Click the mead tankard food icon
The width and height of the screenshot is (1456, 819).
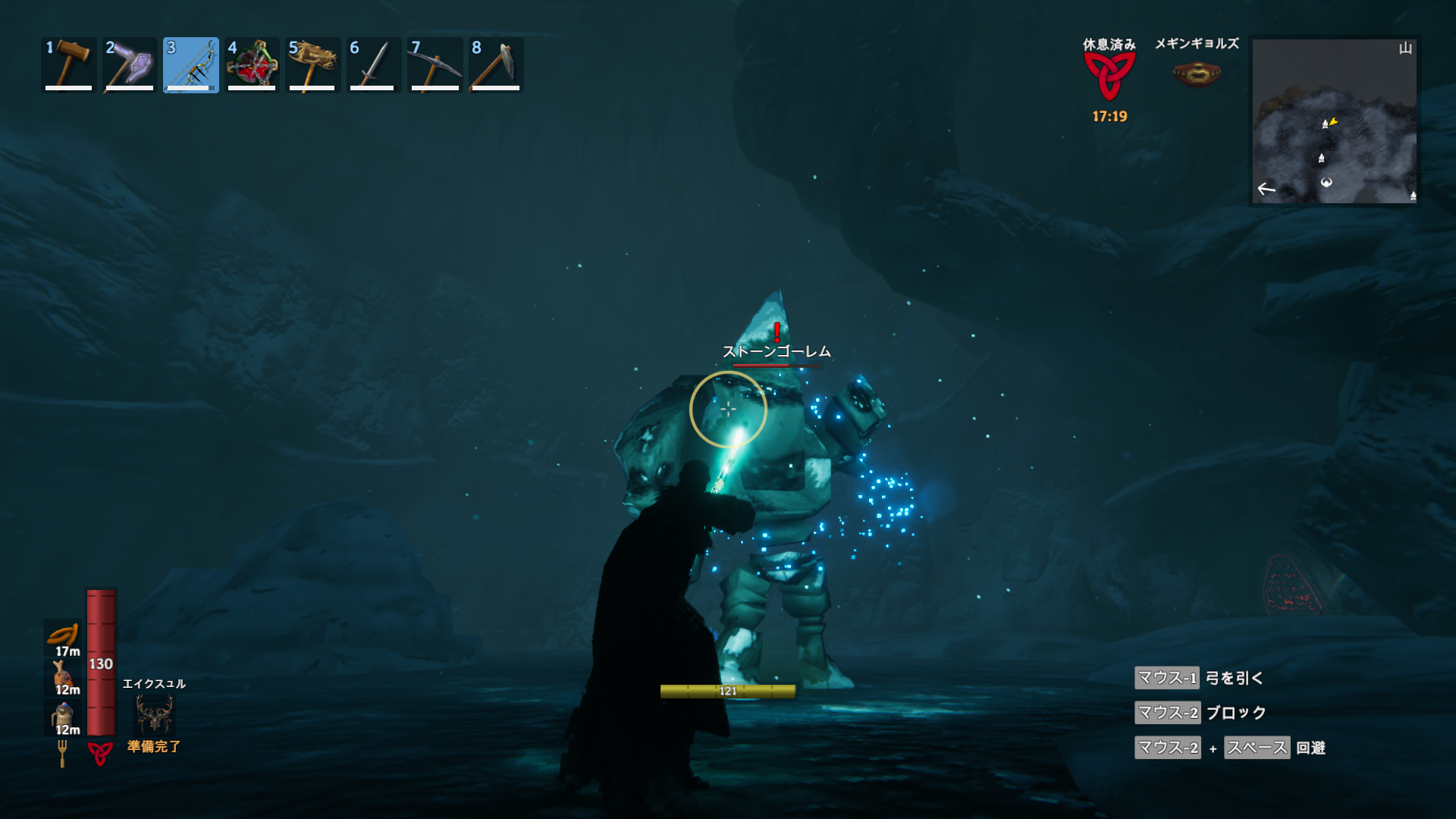pyautogui.click(x=63, y=714)
